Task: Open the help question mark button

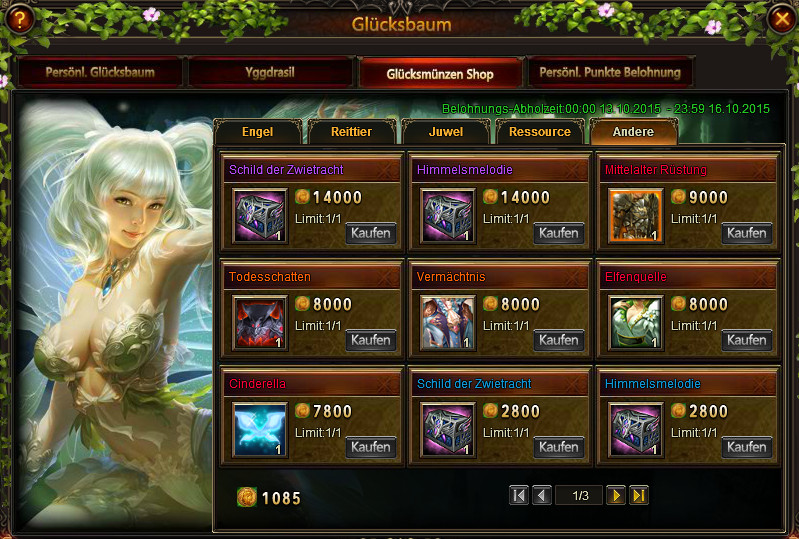Action: click(x=19, y=19)
